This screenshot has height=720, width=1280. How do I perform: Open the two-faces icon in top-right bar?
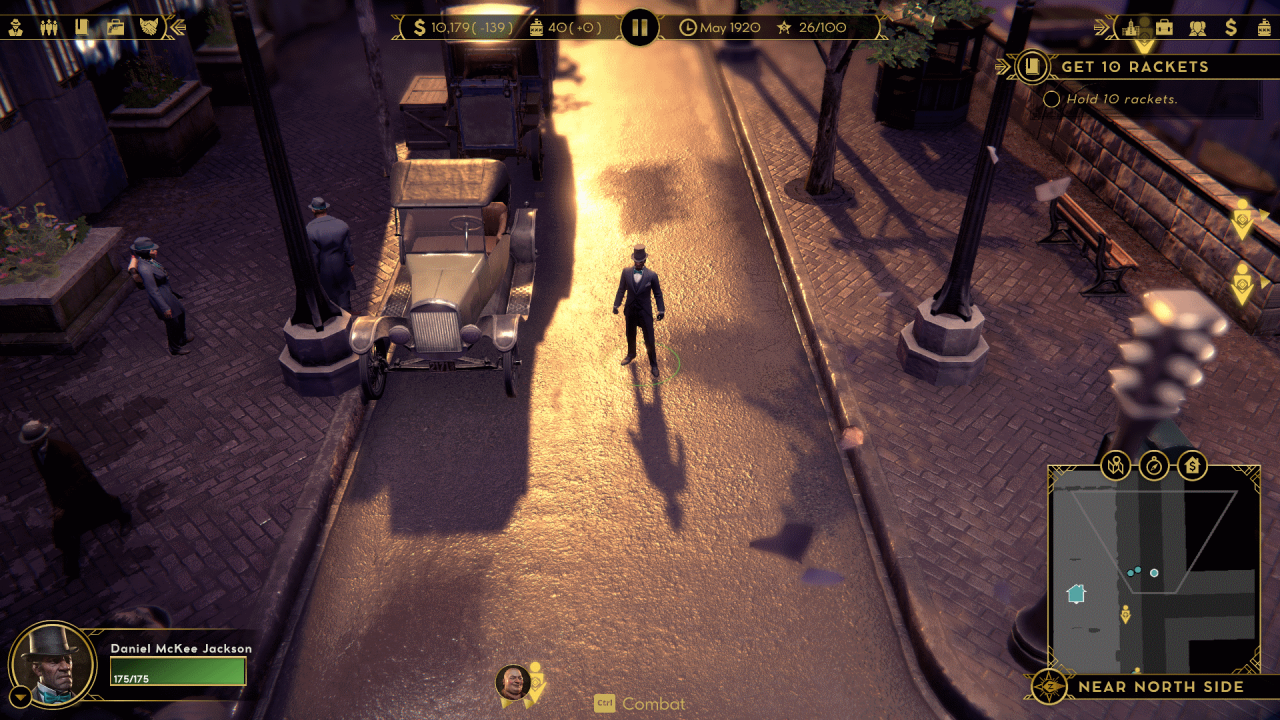click(x=1197, y=27)
